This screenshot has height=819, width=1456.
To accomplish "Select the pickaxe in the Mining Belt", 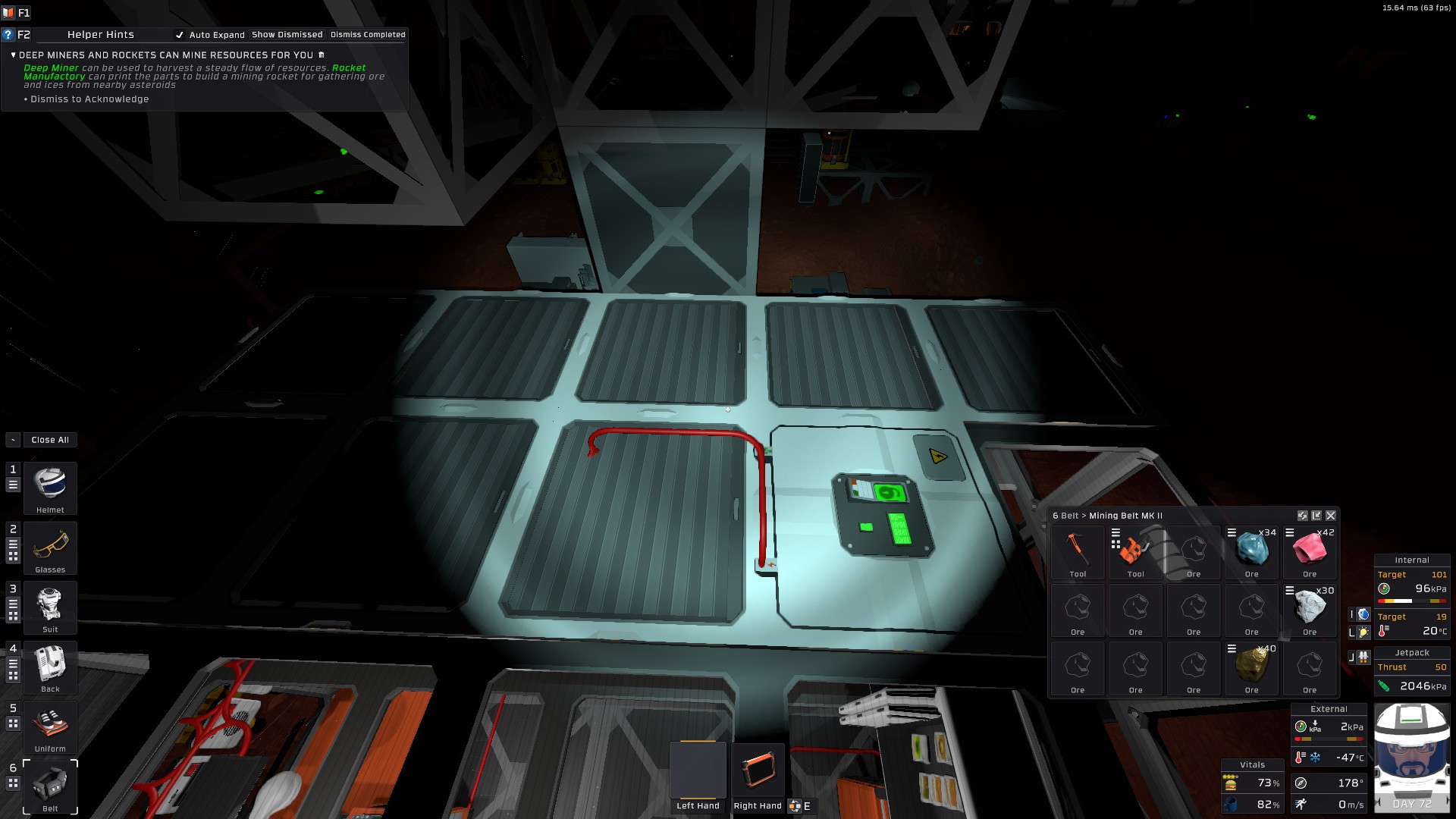I will 1078,550.
